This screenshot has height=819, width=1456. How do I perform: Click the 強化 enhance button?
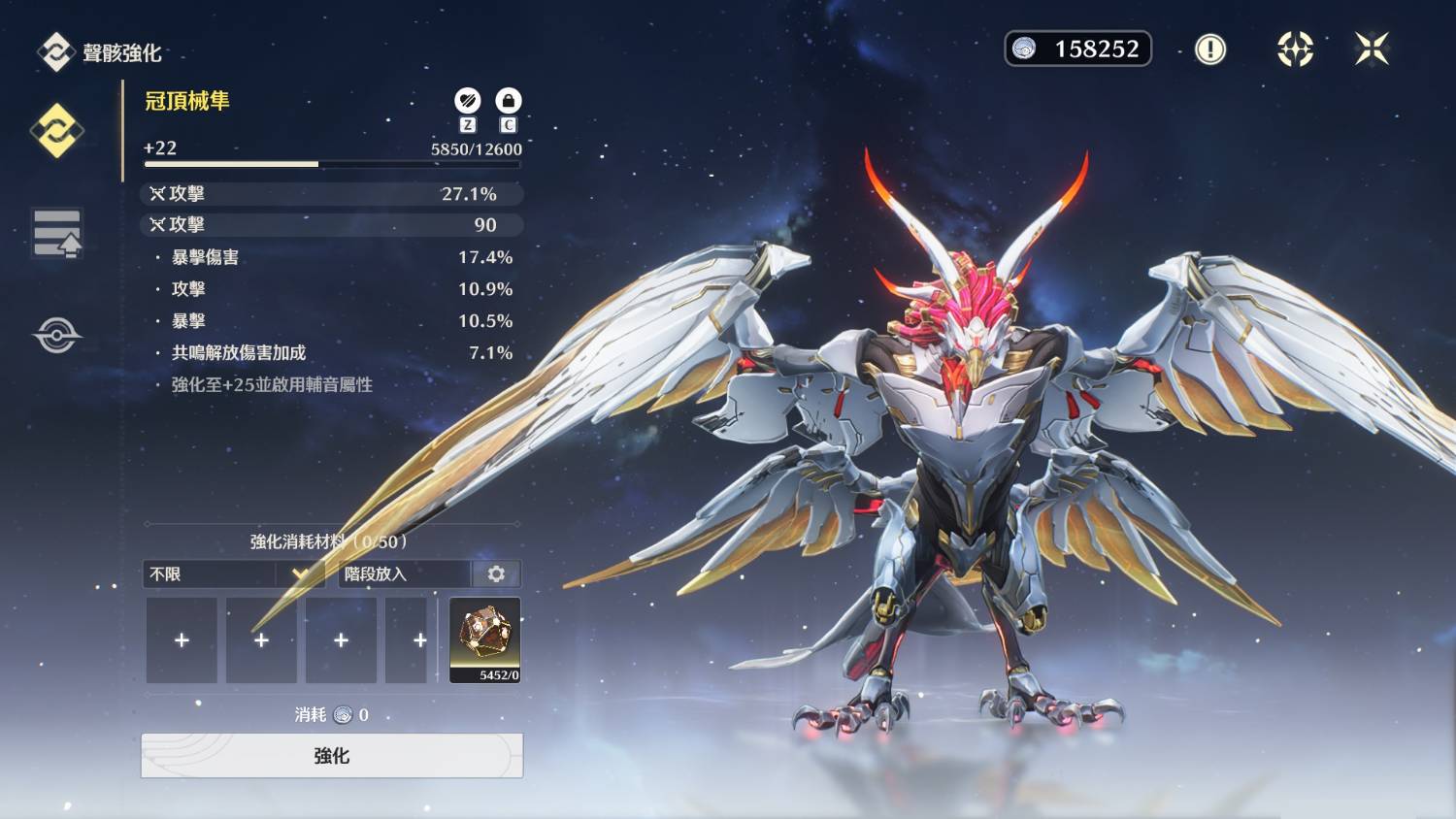pyautogui.click(x=332, y=755)
